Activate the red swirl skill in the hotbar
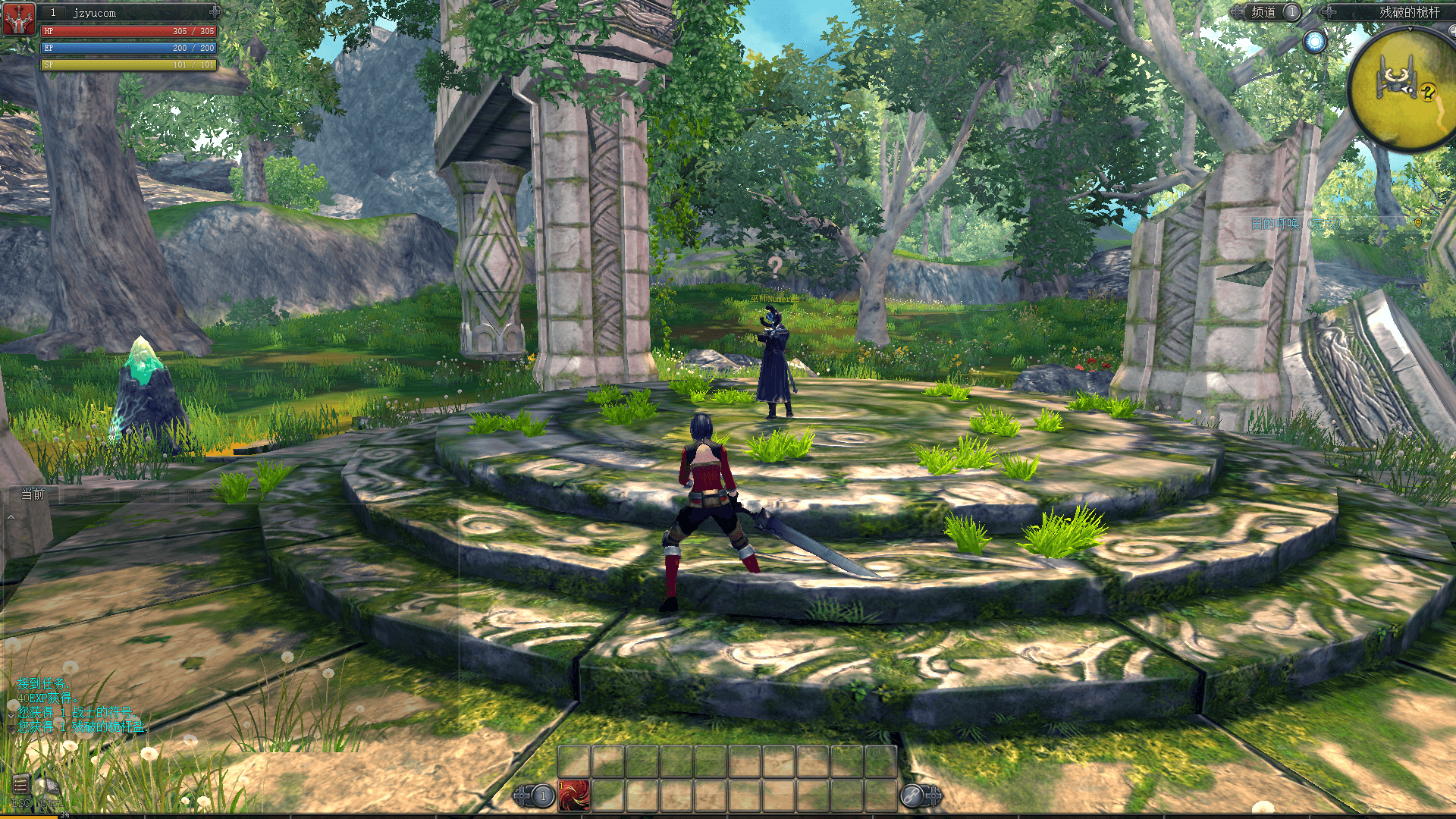Screen dimensions: 1456x819 pyautogui.click(x=574, y=795)
